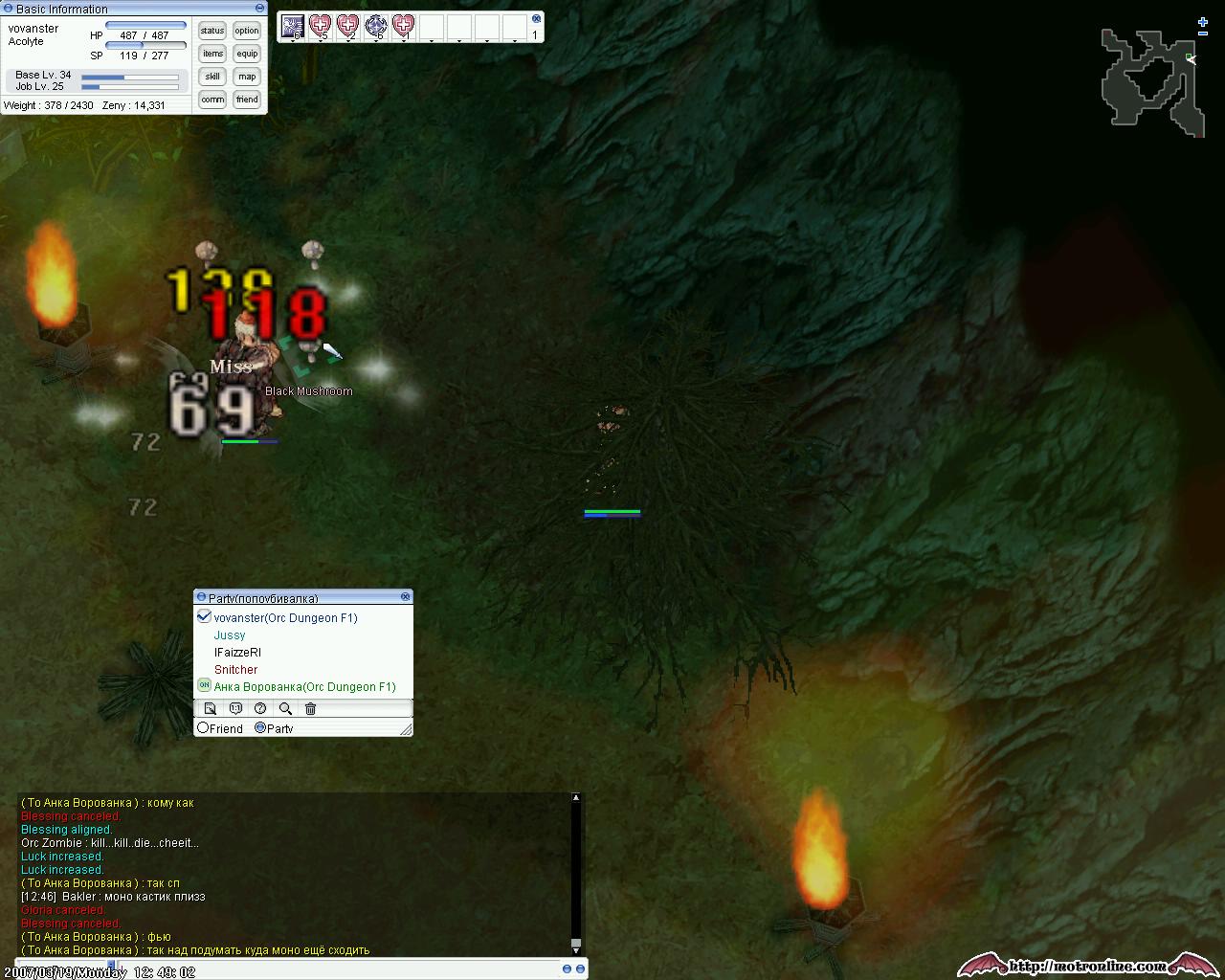Select party member Snitcher
1225x980 pixels.
click(x=235, y=670)
